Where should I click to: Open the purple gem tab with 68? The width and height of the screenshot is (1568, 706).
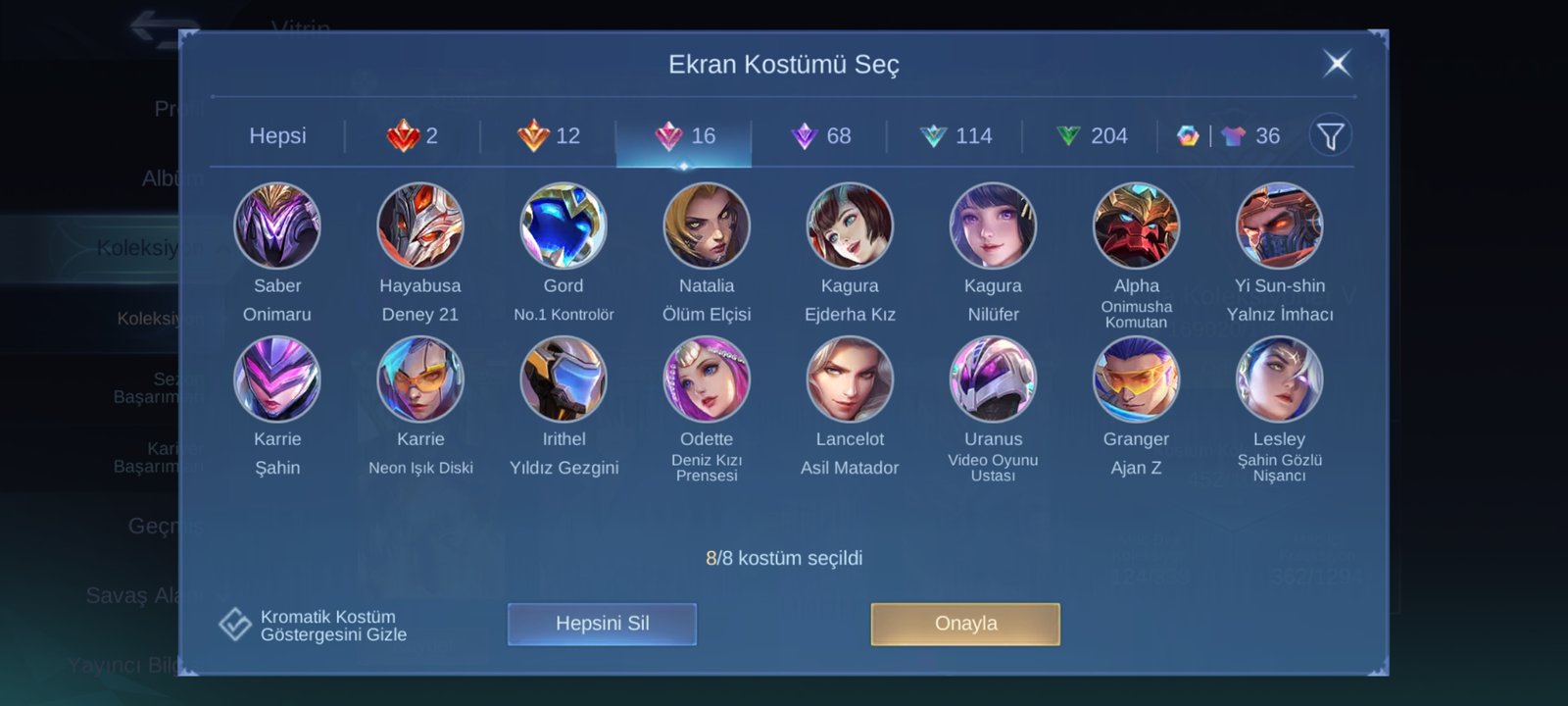pyautogui.click(x=819, y=136)
